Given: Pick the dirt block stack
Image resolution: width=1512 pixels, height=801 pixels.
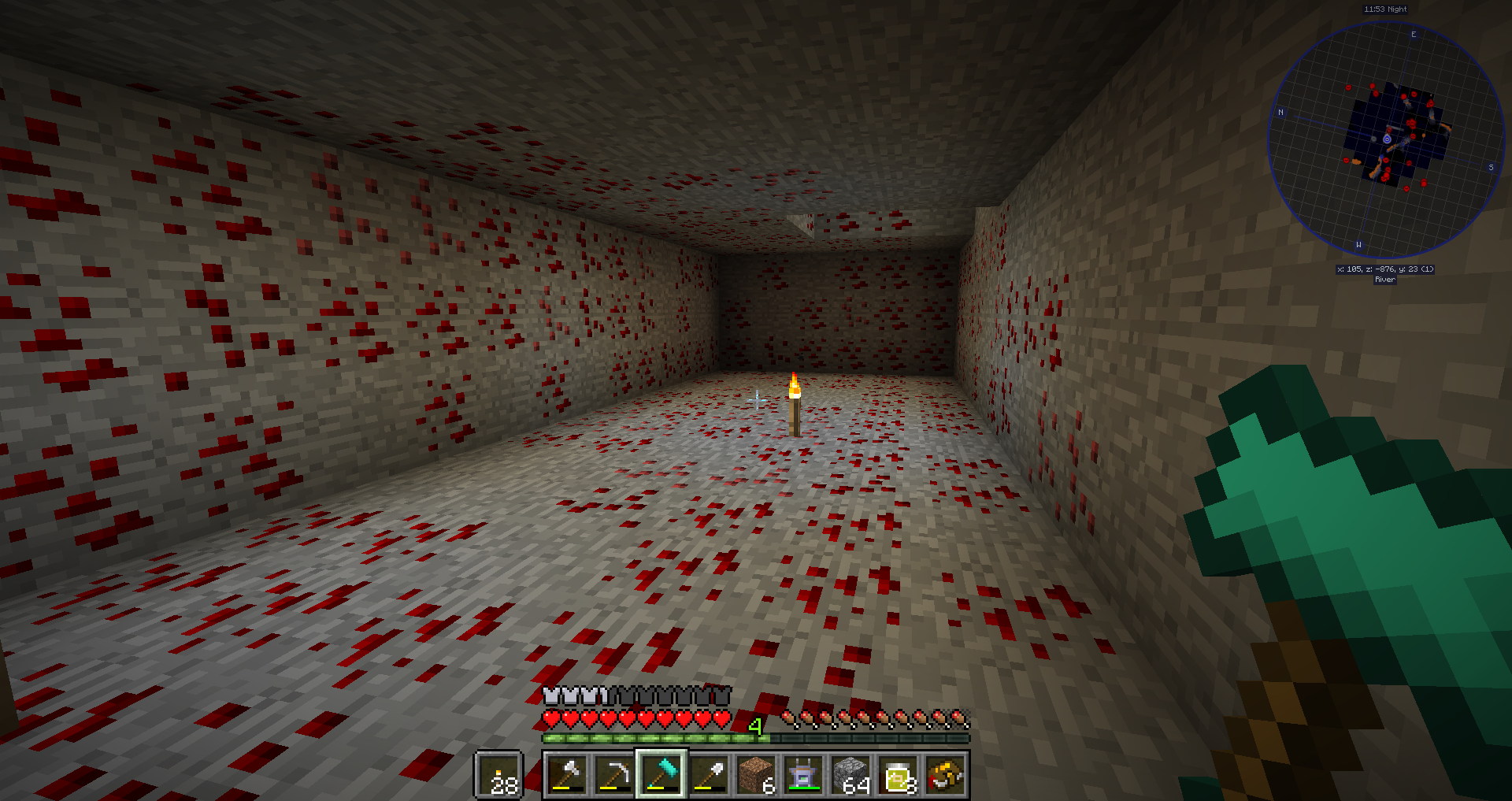Looking at the screenshot, I should [x=756, y=774].
